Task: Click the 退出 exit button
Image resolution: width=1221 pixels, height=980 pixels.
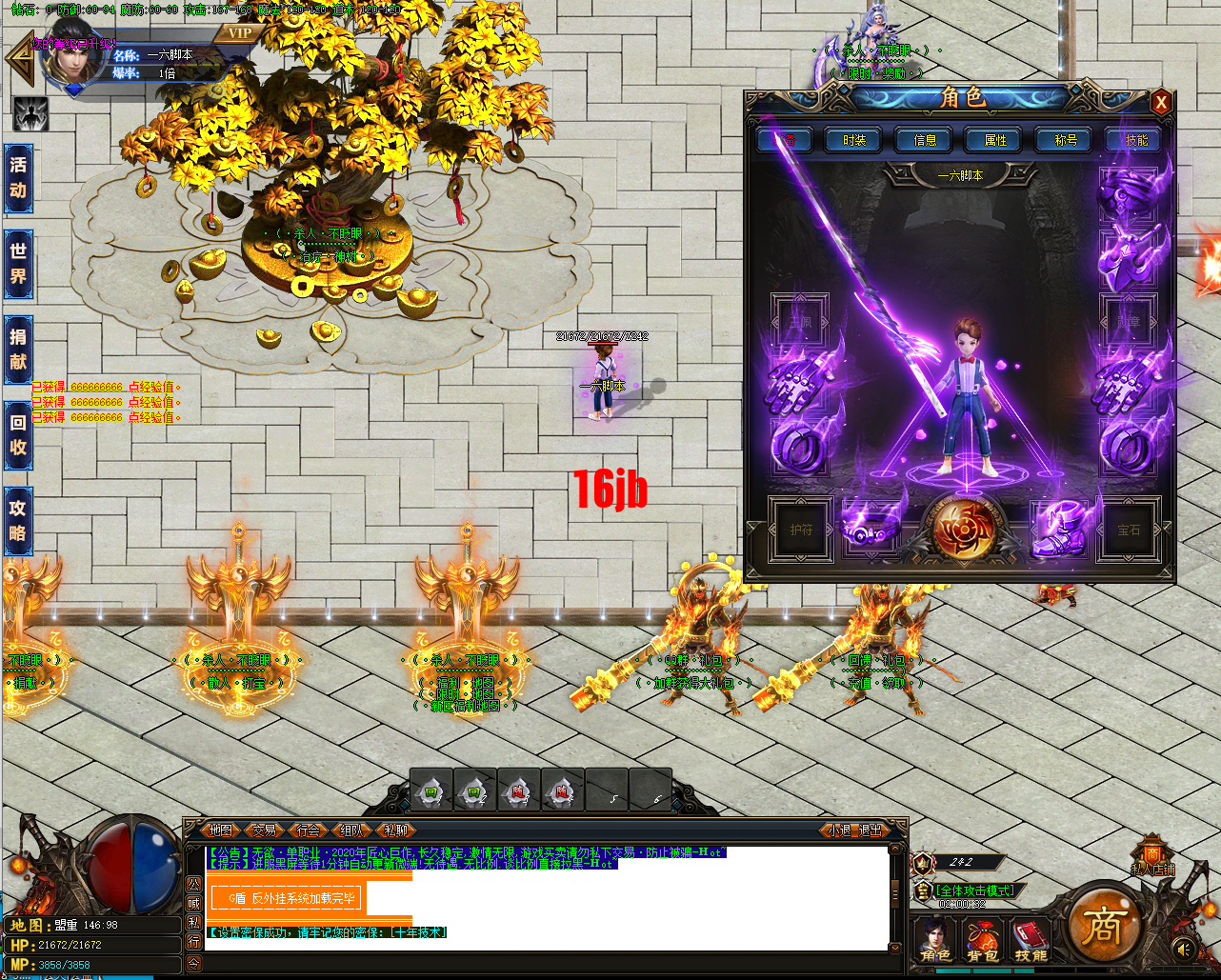Action: pyautogui.click(x=871, y=830)
